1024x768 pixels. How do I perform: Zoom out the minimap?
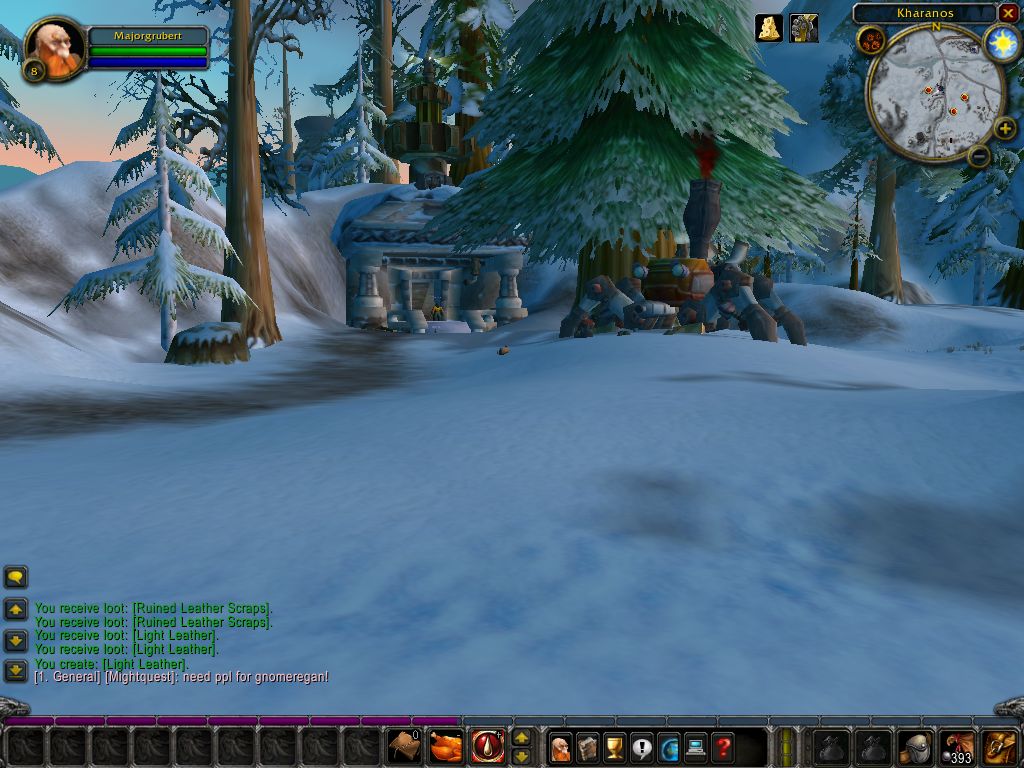tap(979, 155)
